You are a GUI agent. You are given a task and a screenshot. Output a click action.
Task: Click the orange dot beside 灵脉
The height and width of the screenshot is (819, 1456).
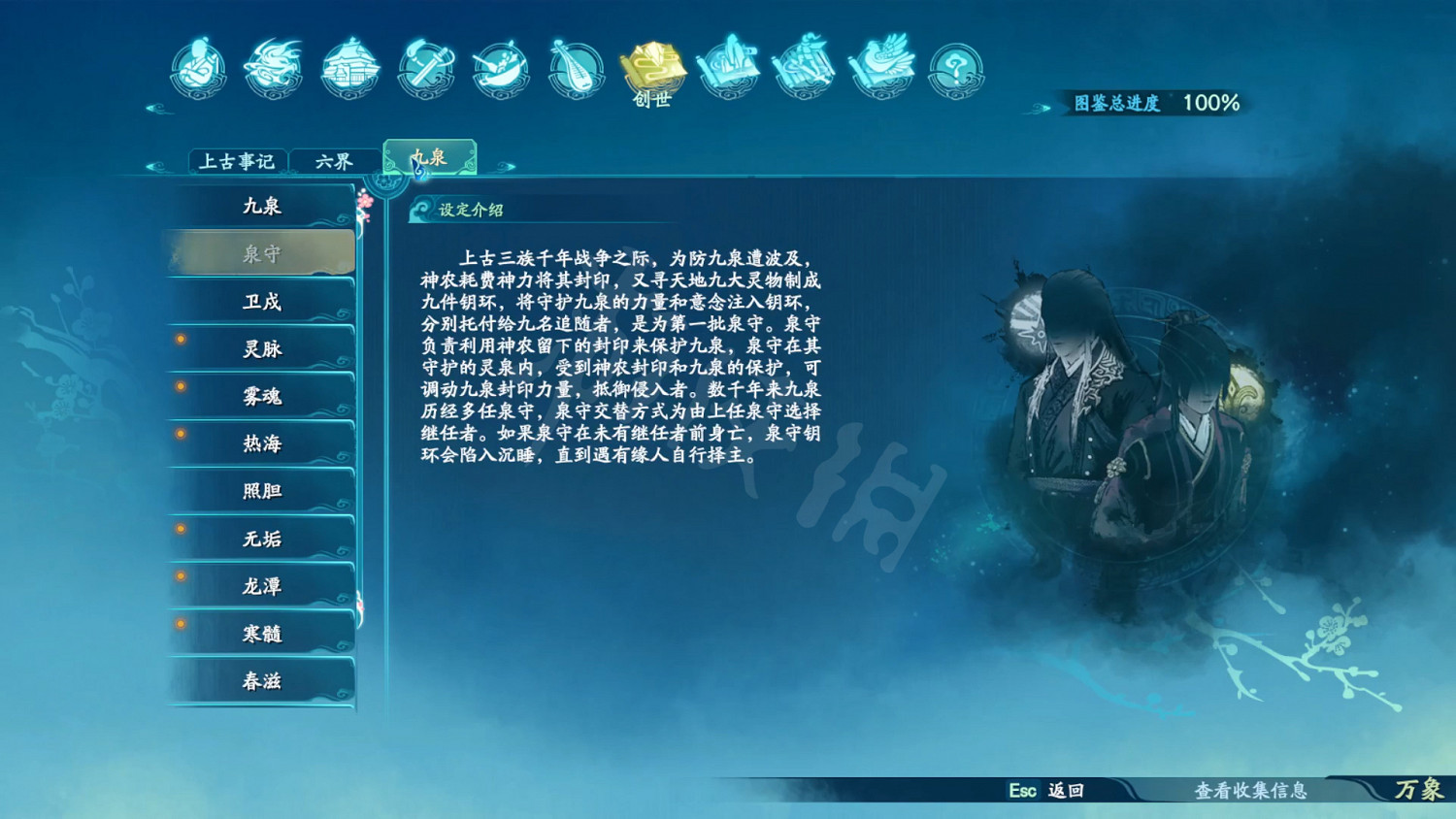tap(180, 340)
